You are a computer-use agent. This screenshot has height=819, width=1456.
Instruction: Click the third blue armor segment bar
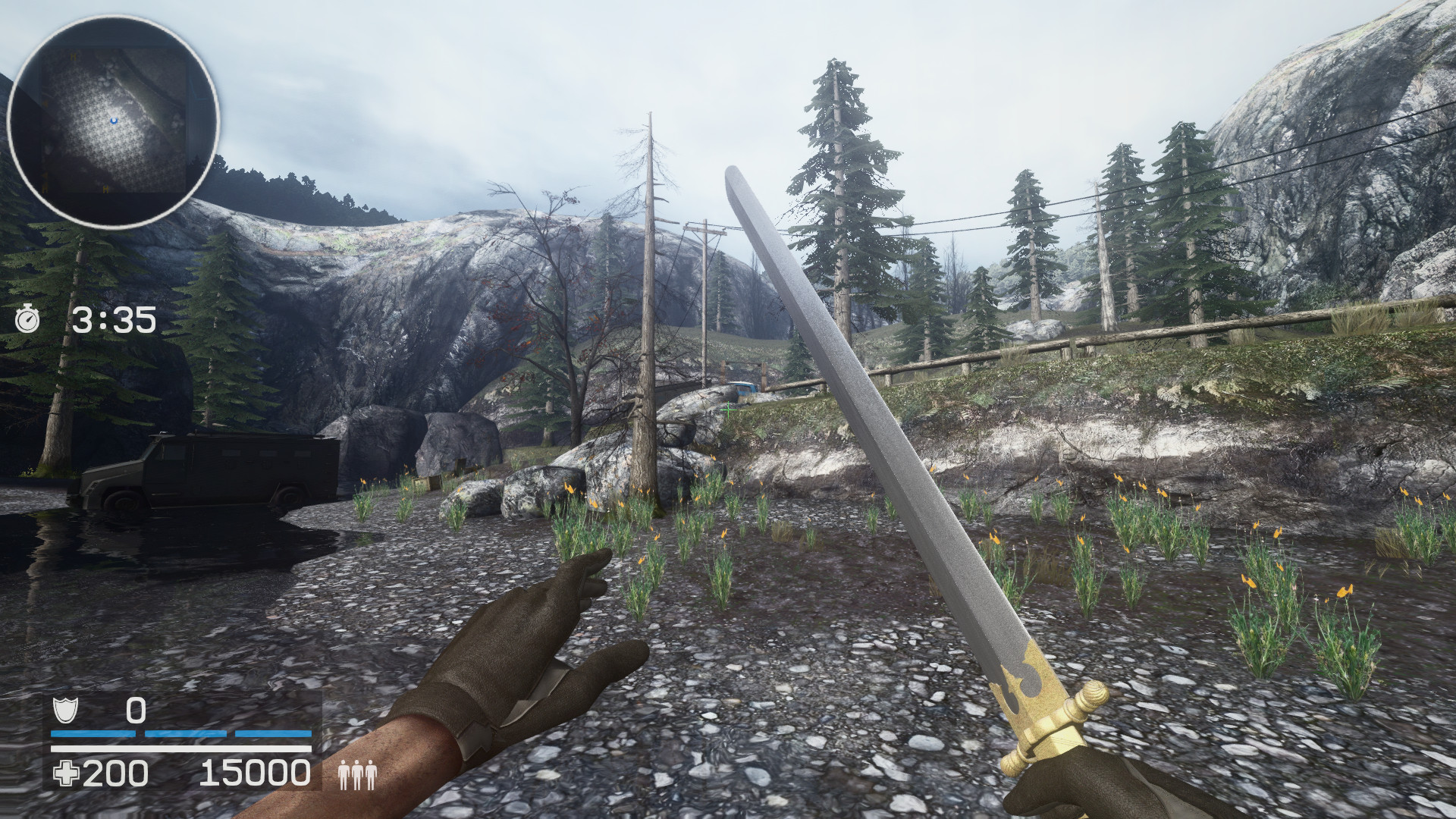pyautogui.click(x=273, y=733)
